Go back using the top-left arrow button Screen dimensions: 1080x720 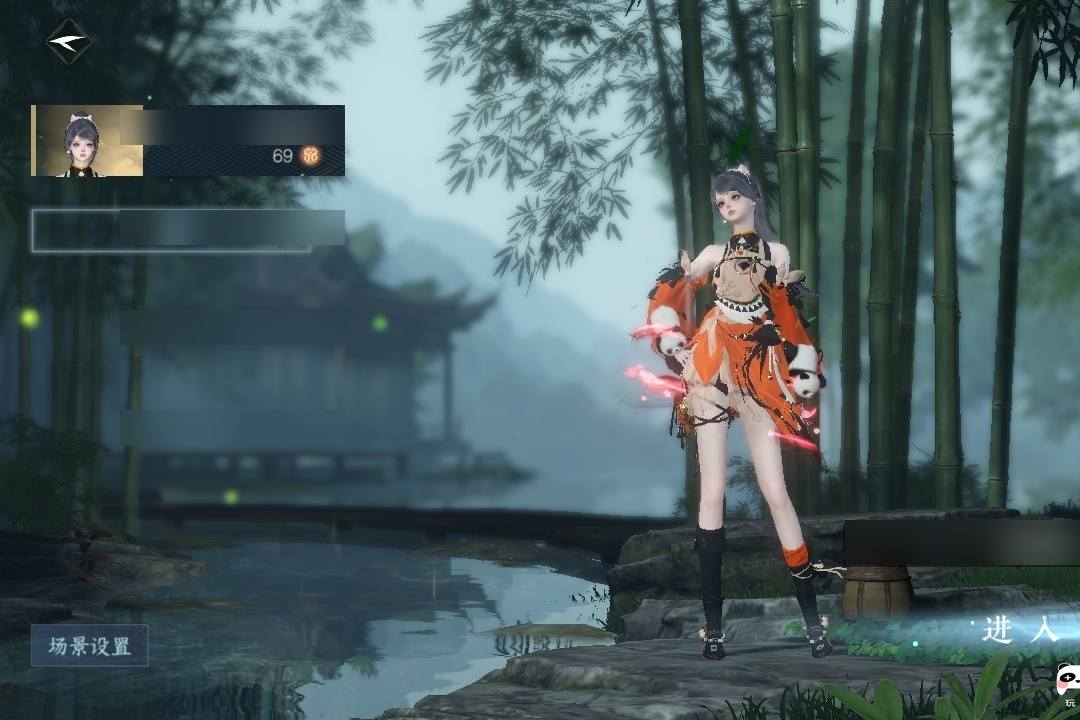tap(69, 42)
